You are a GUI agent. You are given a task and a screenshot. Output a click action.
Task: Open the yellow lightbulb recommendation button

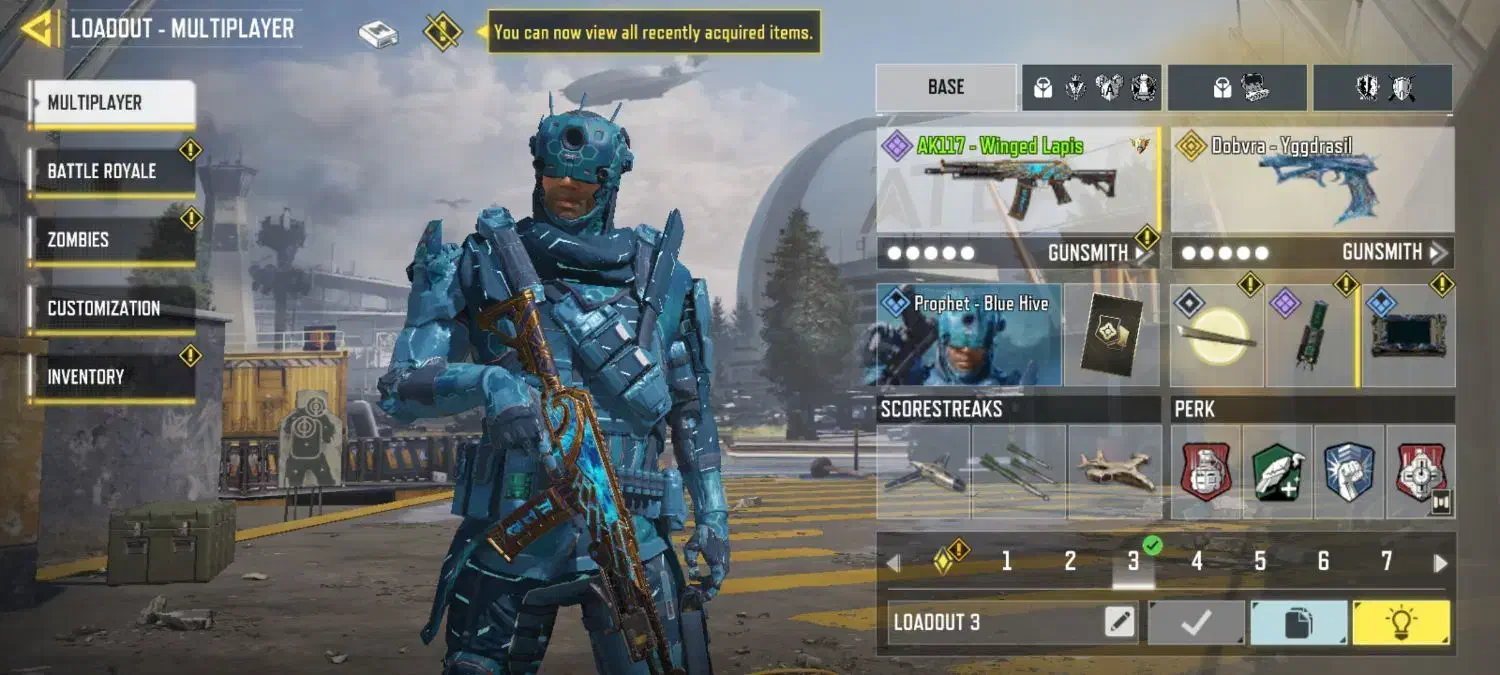click(1400, 623)
